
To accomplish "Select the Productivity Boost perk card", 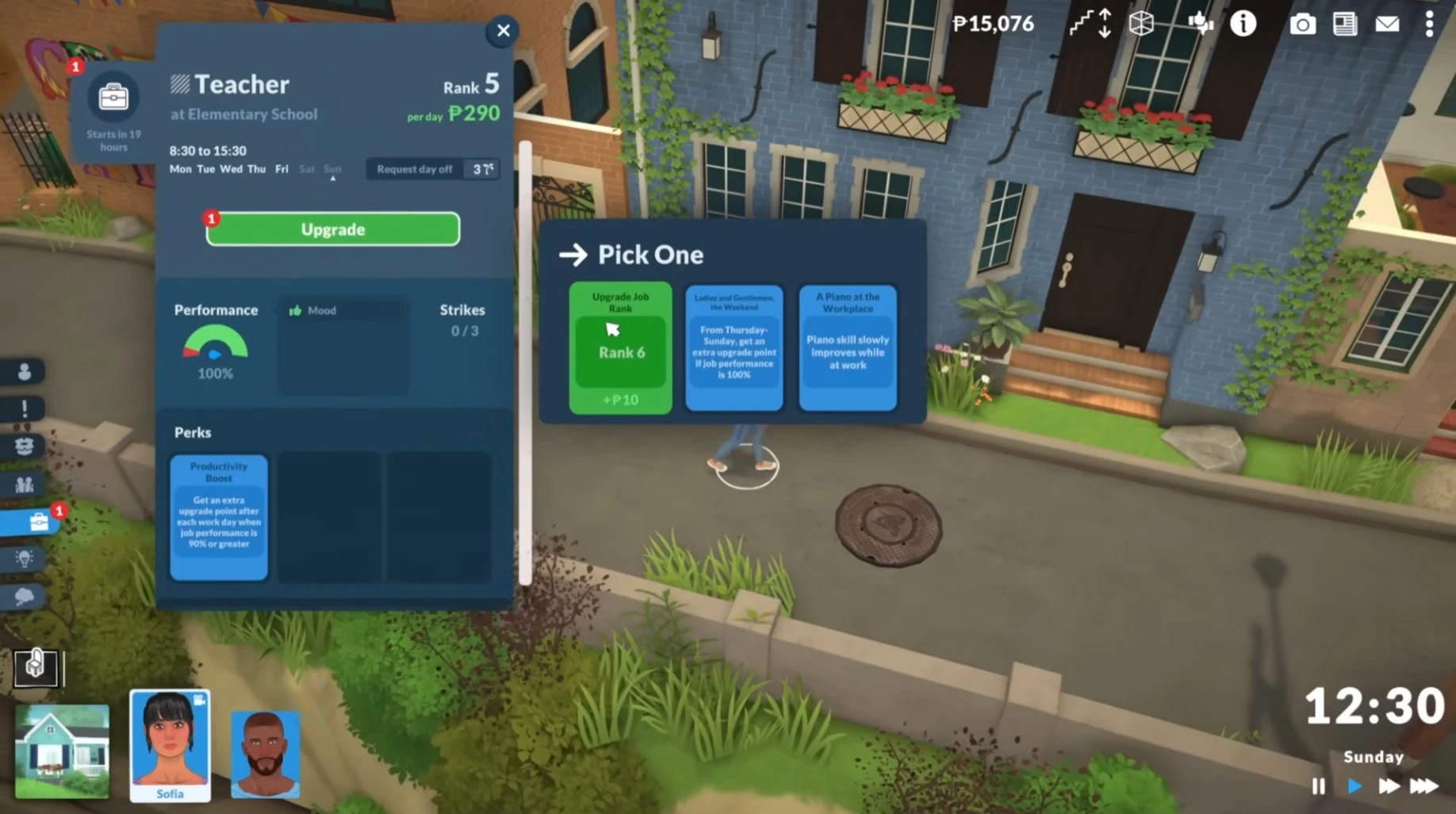I will click(x=219, y=516).
